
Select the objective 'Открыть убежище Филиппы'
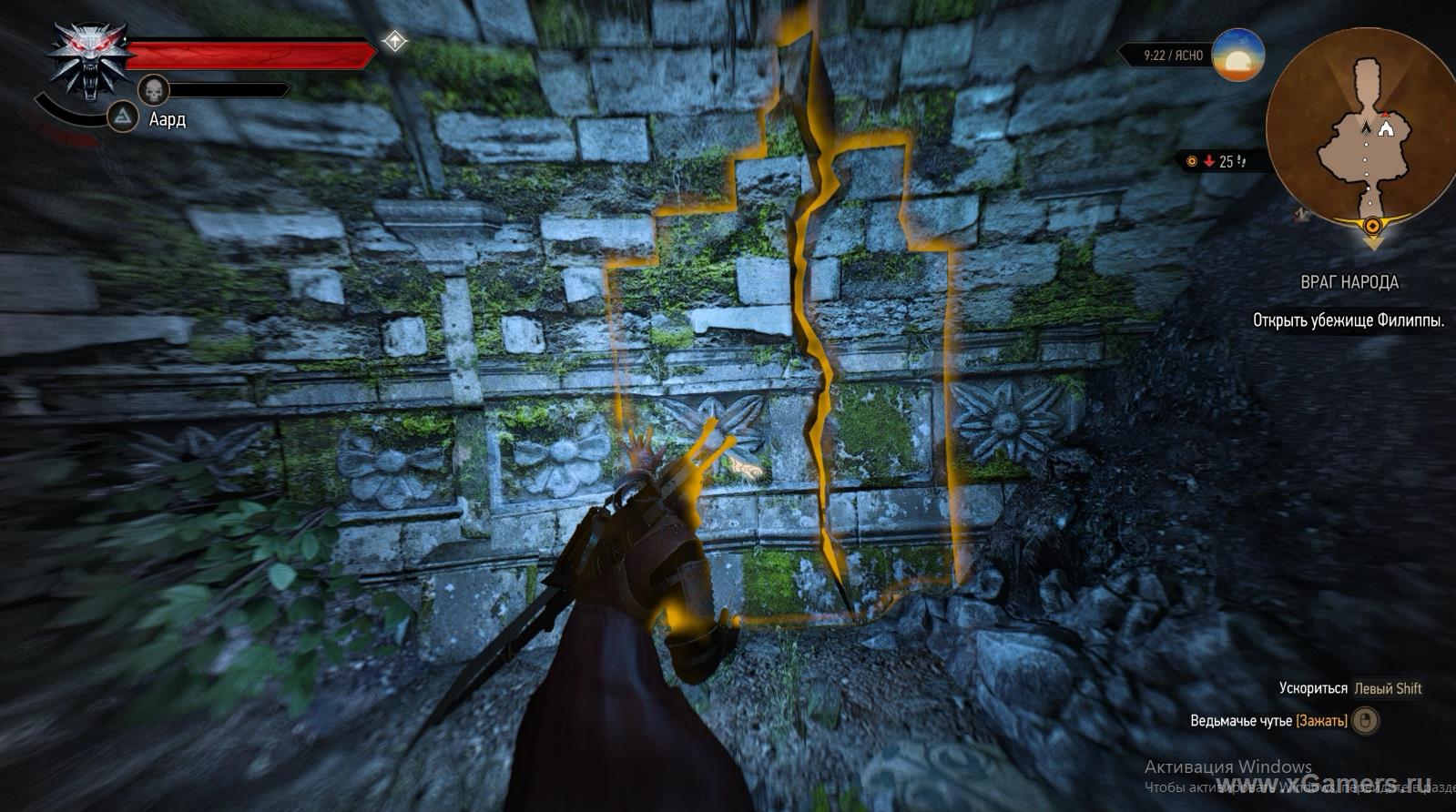click(x=1348, y=320)
